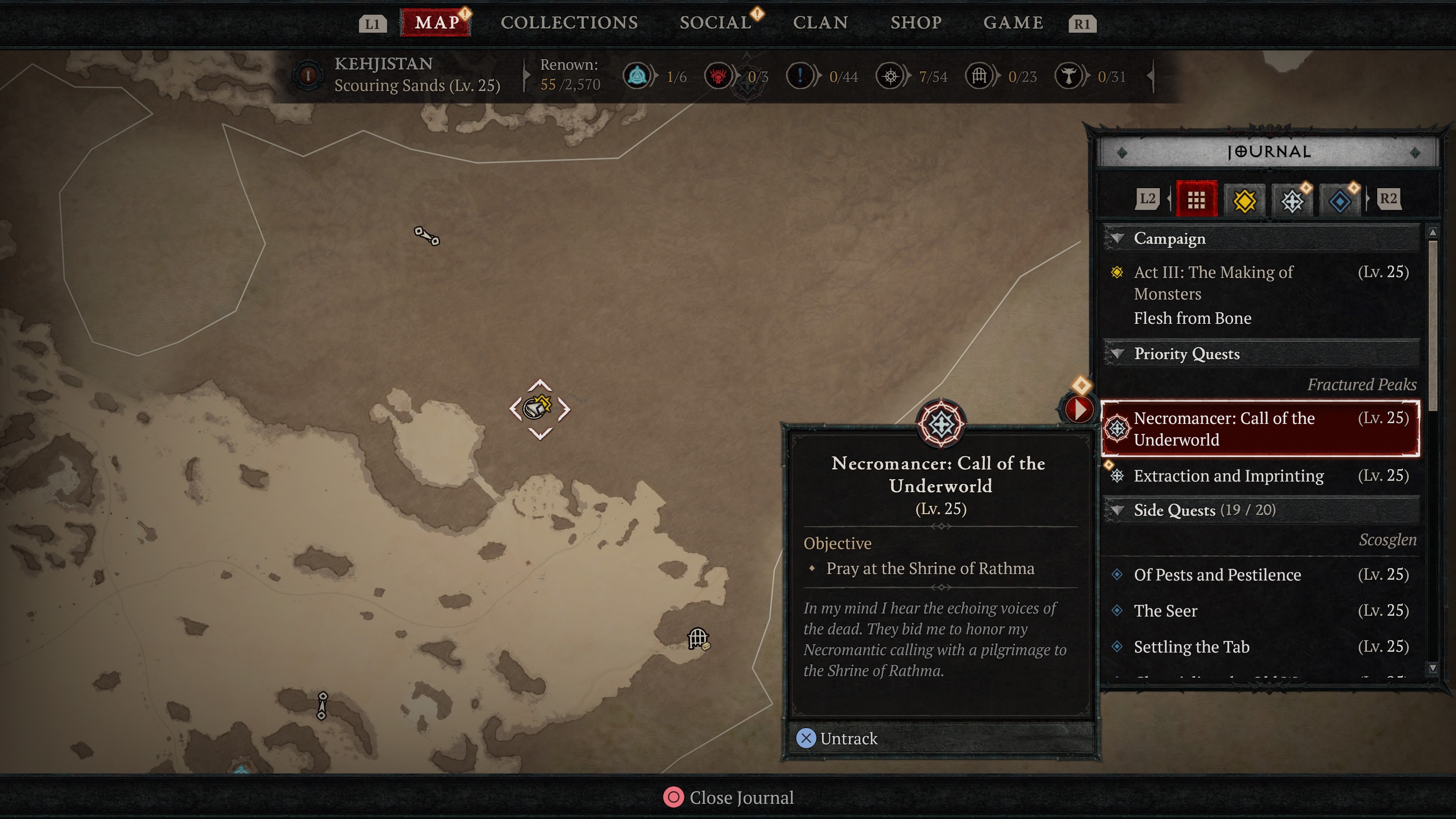Open the Shop tab
This screenshot has height=819, width=1456.
pyautogui.click(x=916, y=23)
